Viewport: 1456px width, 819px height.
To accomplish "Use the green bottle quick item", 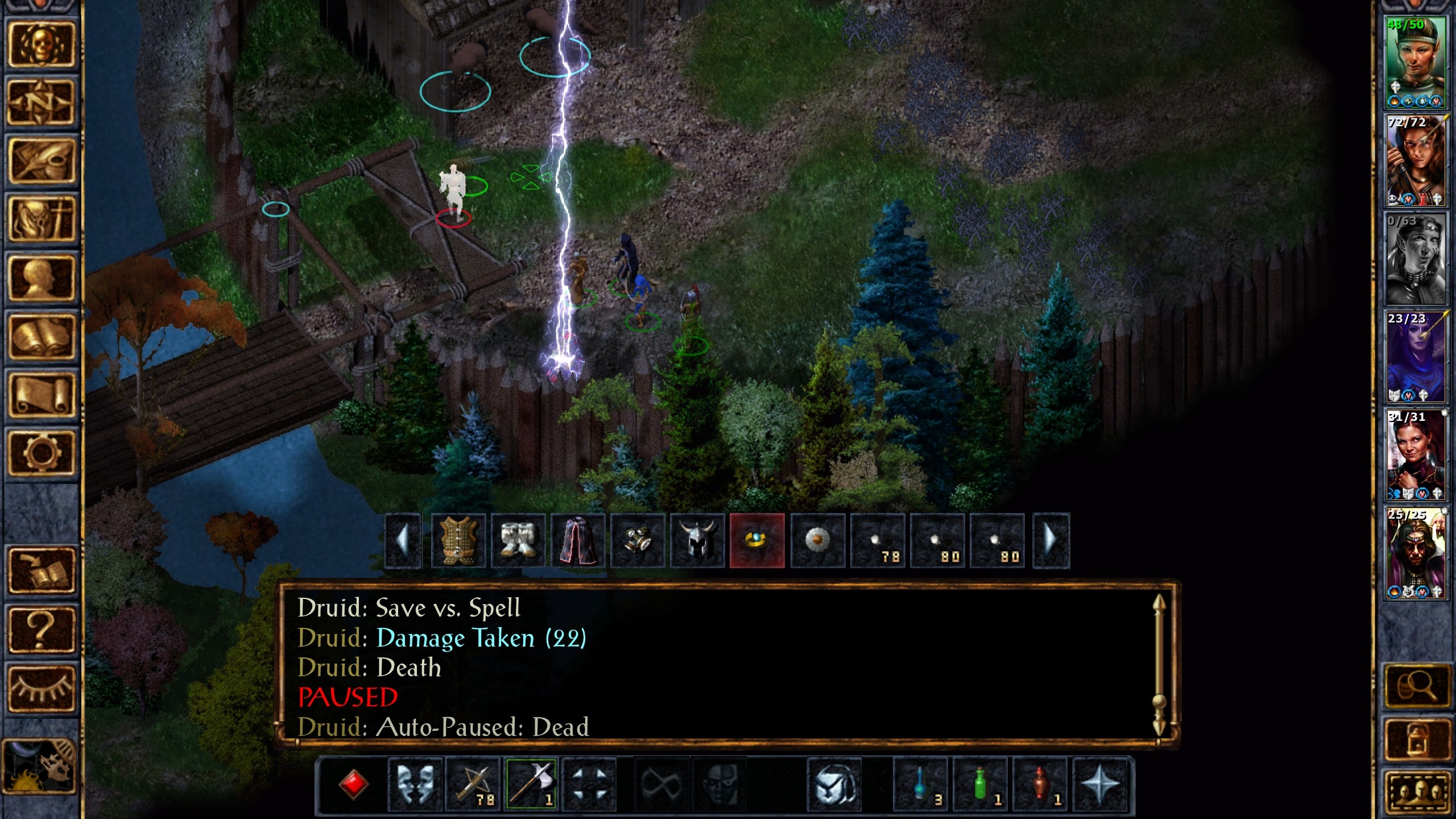I will [981, 785].
